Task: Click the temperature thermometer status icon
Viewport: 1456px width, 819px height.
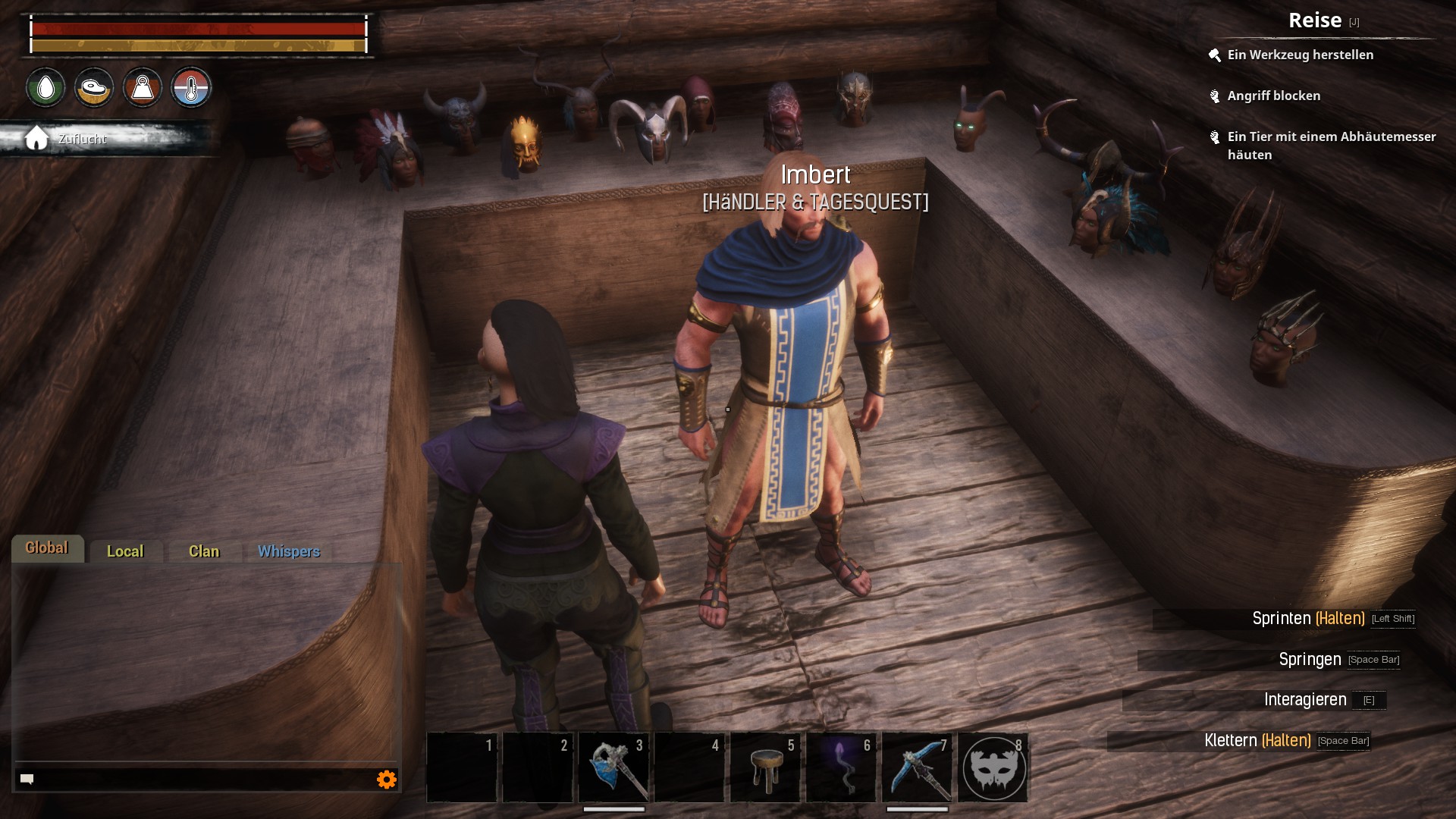Action: coord(191,88)
